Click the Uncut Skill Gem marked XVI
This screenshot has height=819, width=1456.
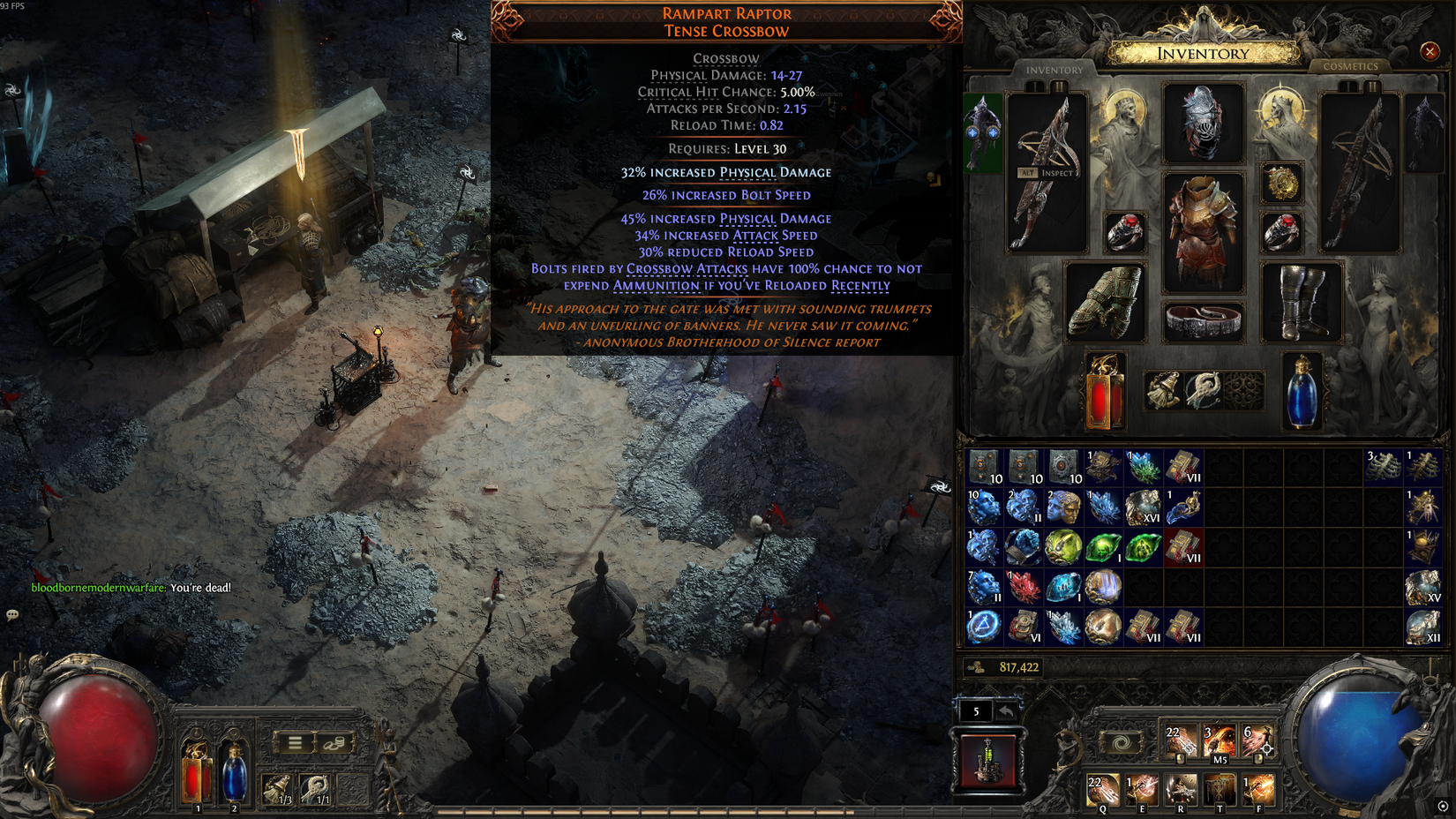coord(1143,506)
